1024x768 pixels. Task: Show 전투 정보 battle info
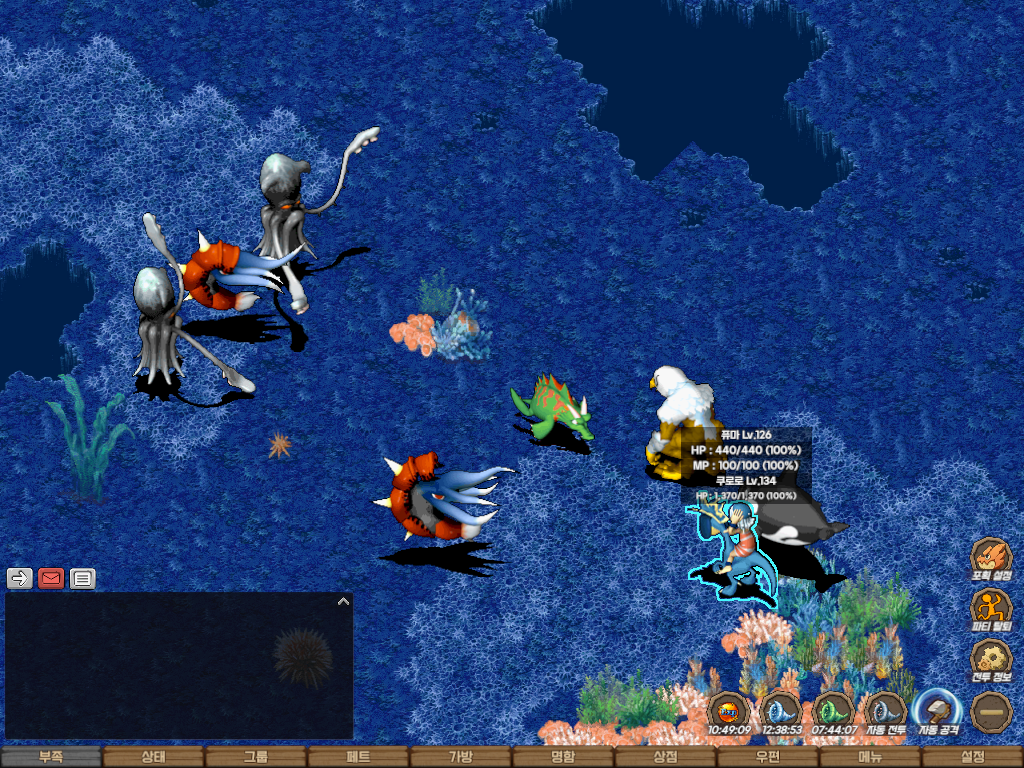[991, 659]
